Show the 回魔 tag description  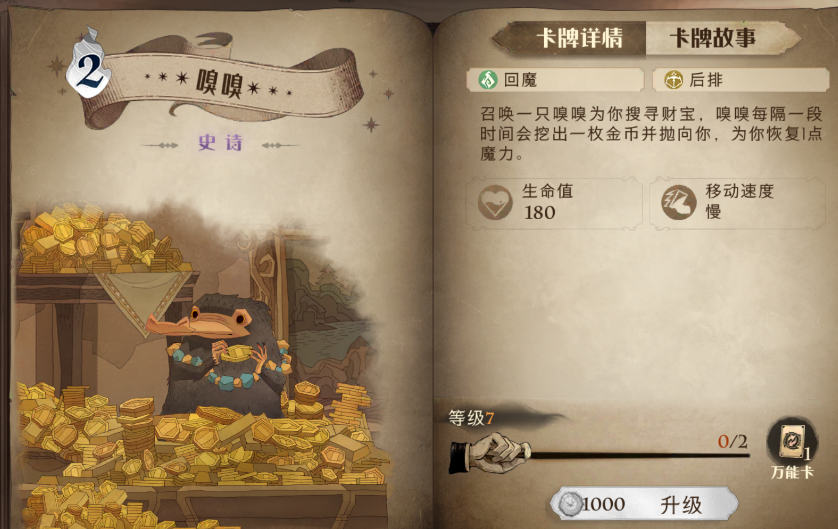555,80
